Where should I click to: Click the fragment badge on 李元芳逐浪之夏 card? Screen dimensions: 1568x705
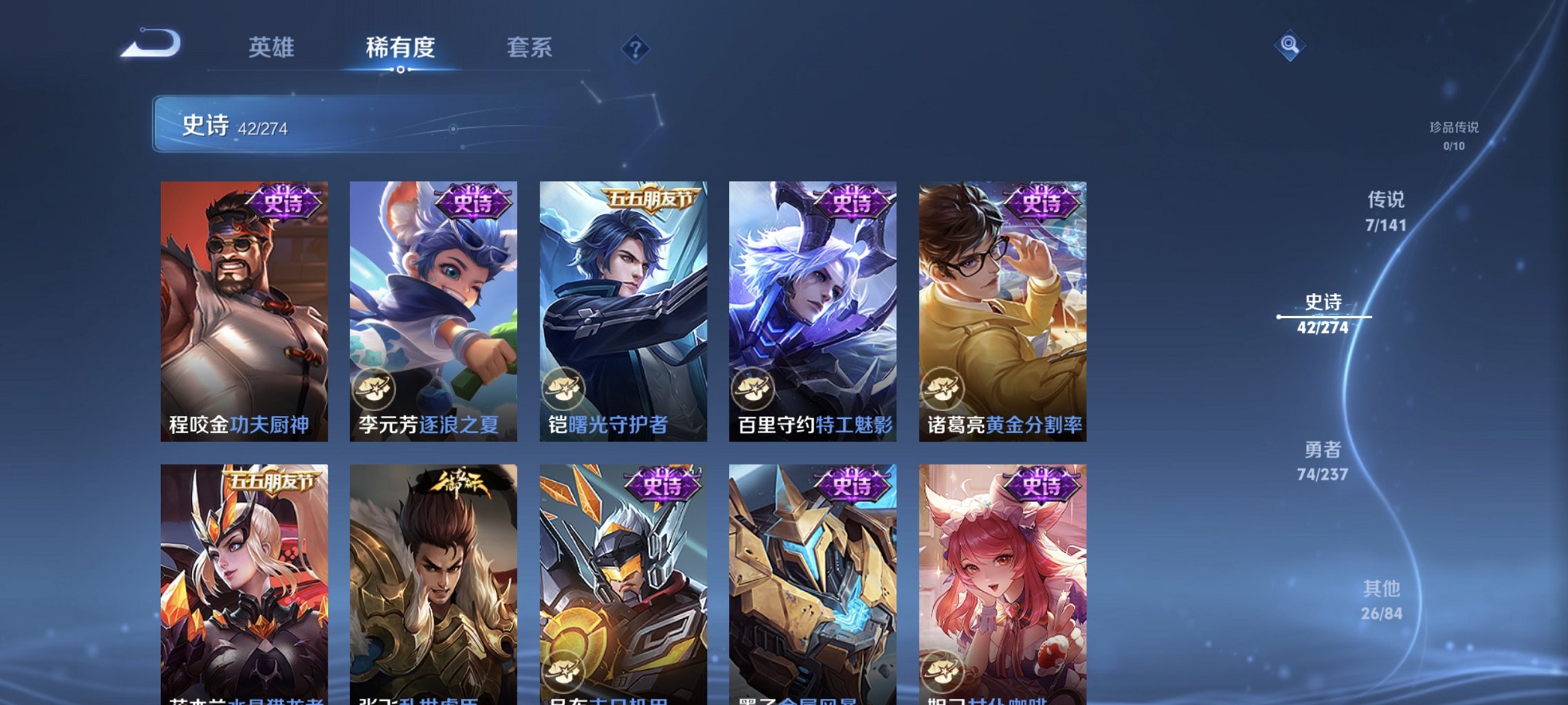click(x=373, y=389)
